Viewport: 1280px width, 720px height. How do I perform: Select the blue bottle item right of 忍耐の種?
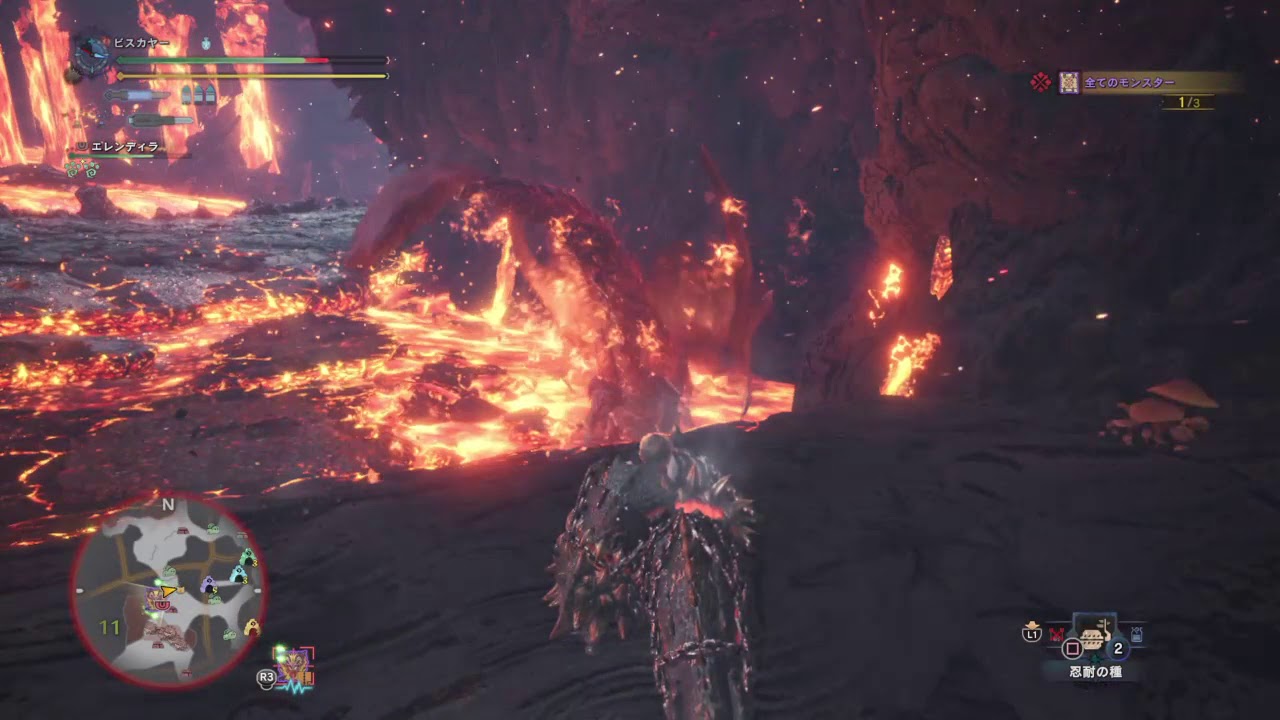(x=1137, y=634)
